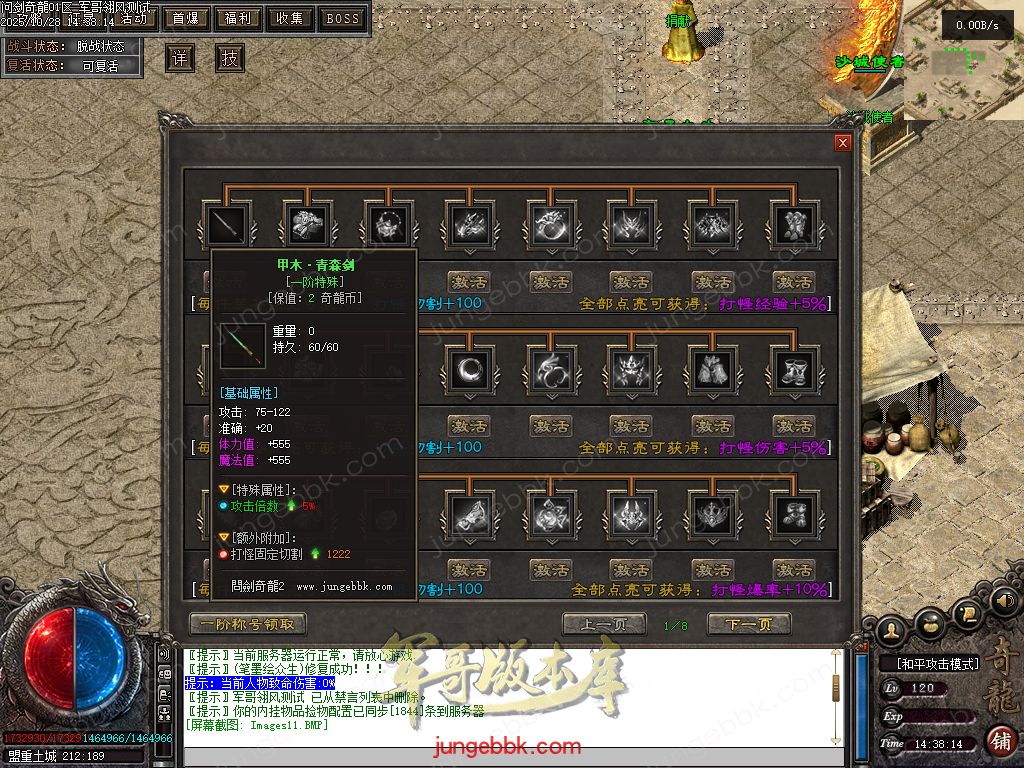Open the character panel silhouette icon
The width and height of the screenshot is (1024, 768).
(x=892, y=629)
